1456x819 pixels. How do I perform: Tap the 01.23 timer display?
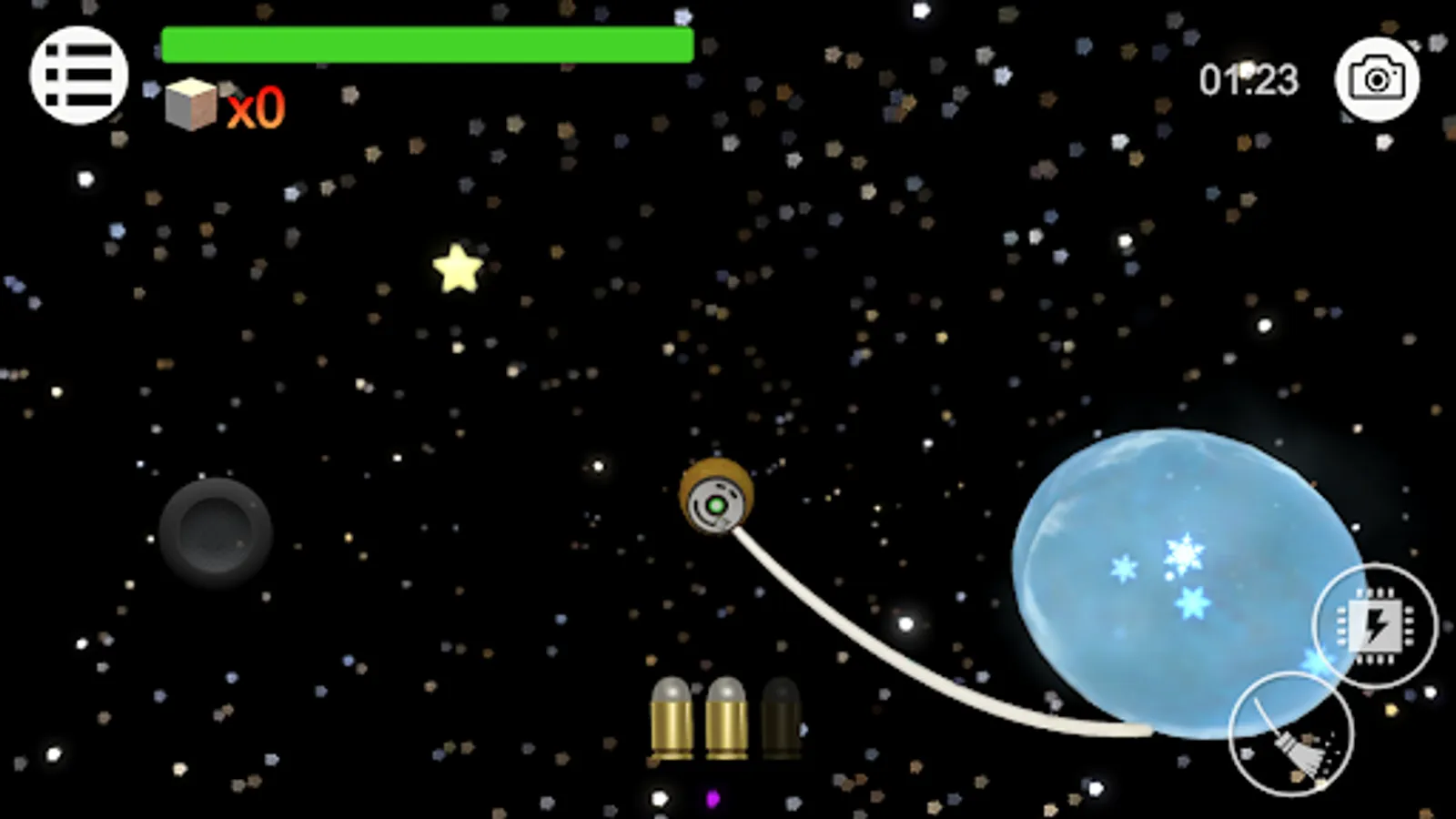point(1250,80)
